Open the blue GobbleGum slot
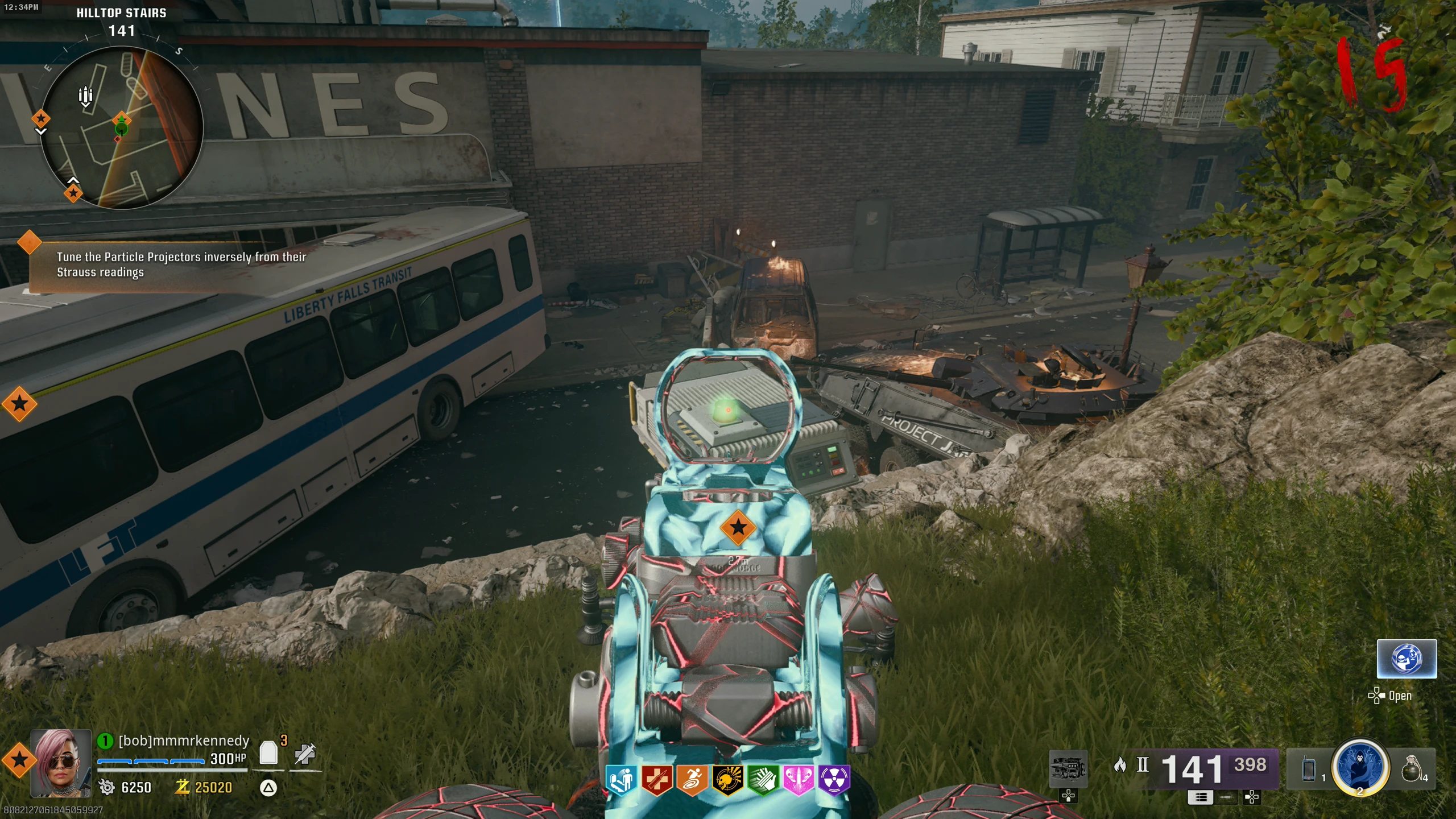The height and width of the screenshot is (819, 1456). (x=1406, y=659)
